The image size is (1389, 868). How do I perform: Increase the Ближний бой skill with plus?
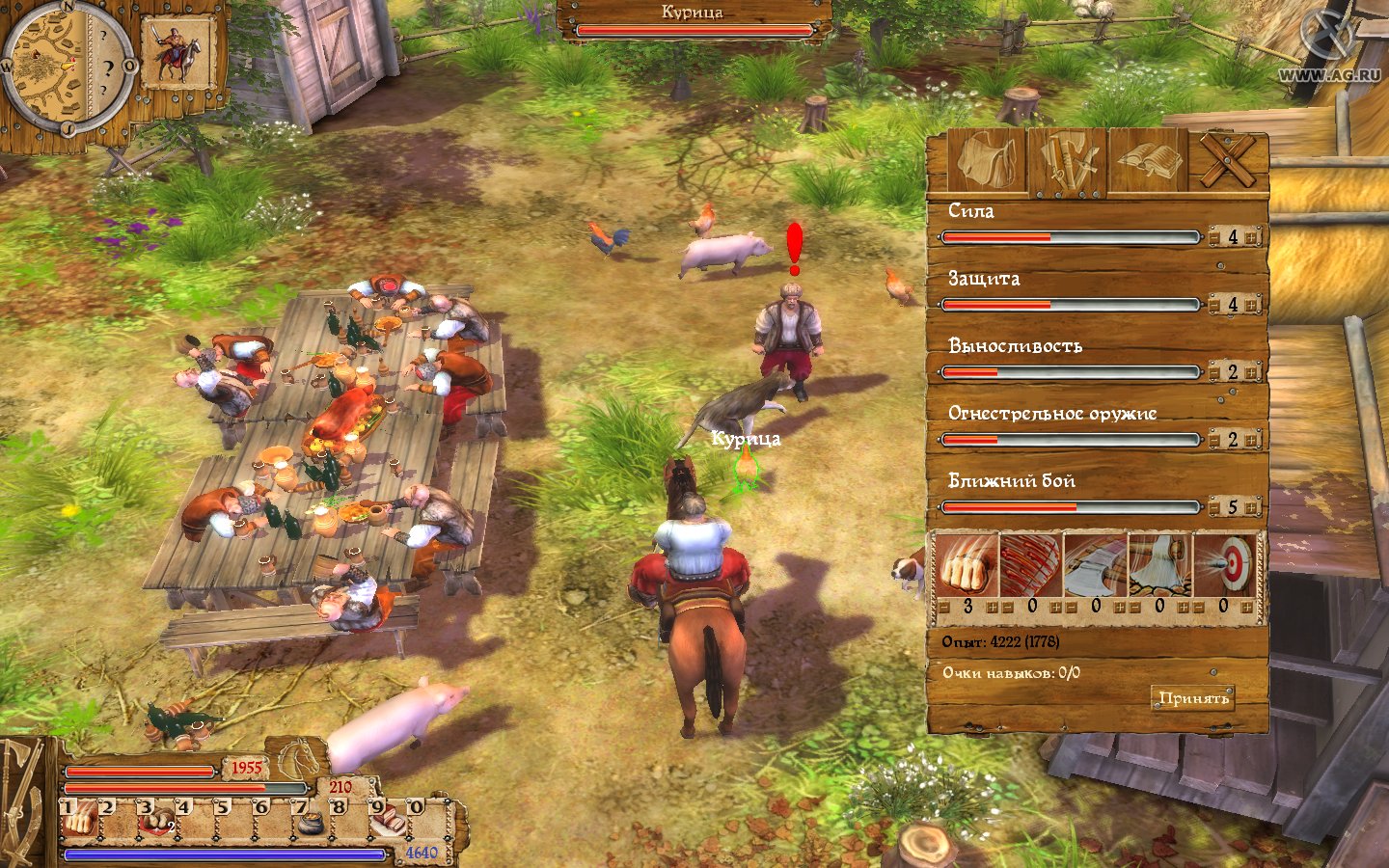coord(1251,507)
